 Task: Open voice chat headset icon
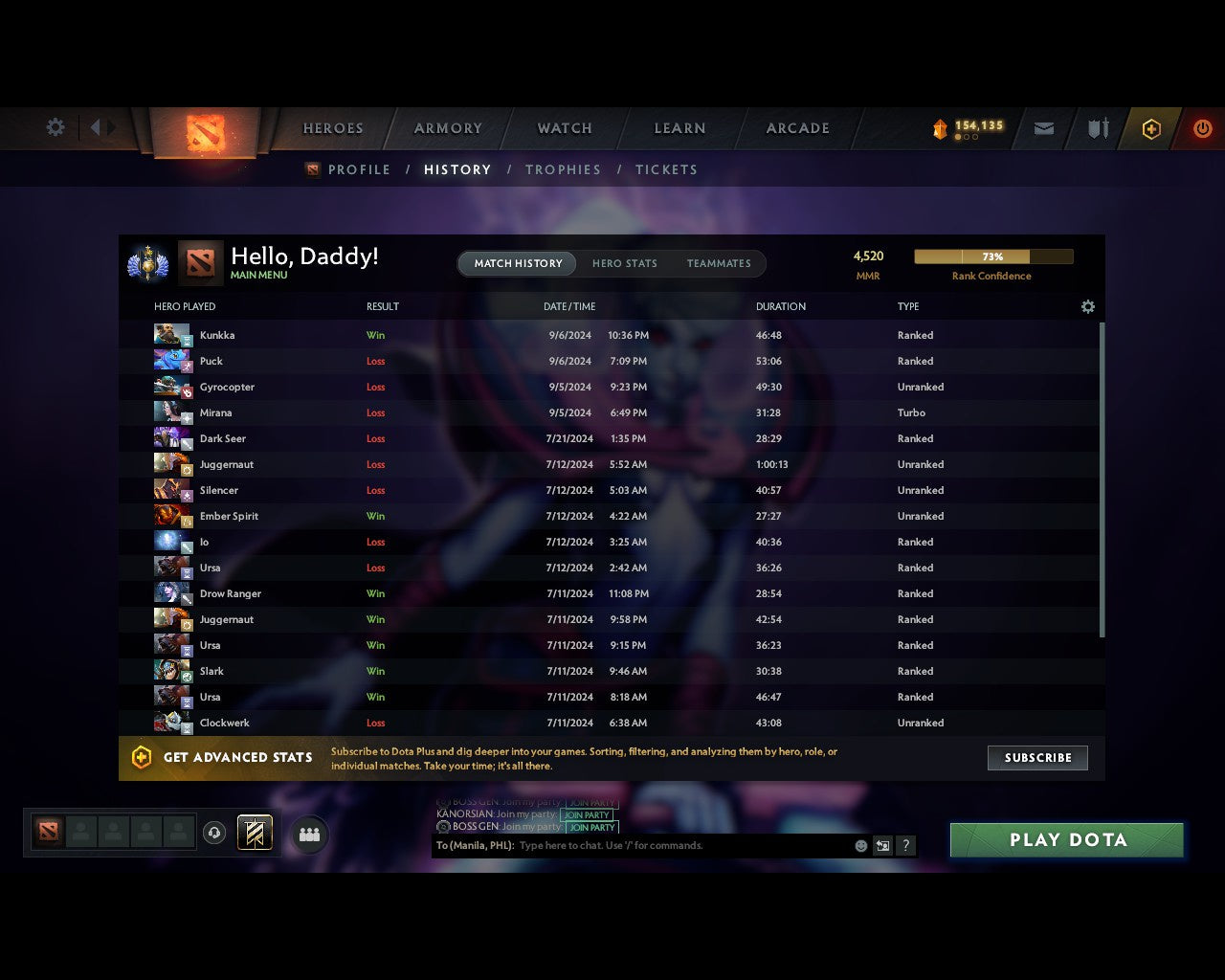click(215, 834)
